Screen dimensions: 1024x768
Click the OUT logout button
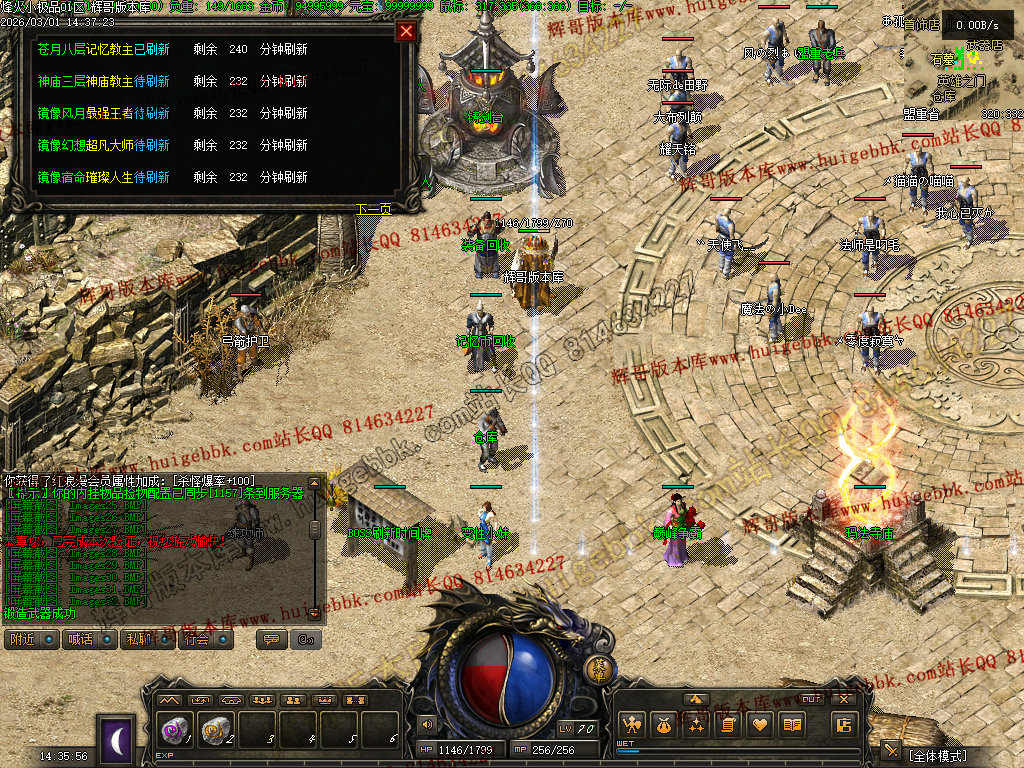tap(812, 699)
